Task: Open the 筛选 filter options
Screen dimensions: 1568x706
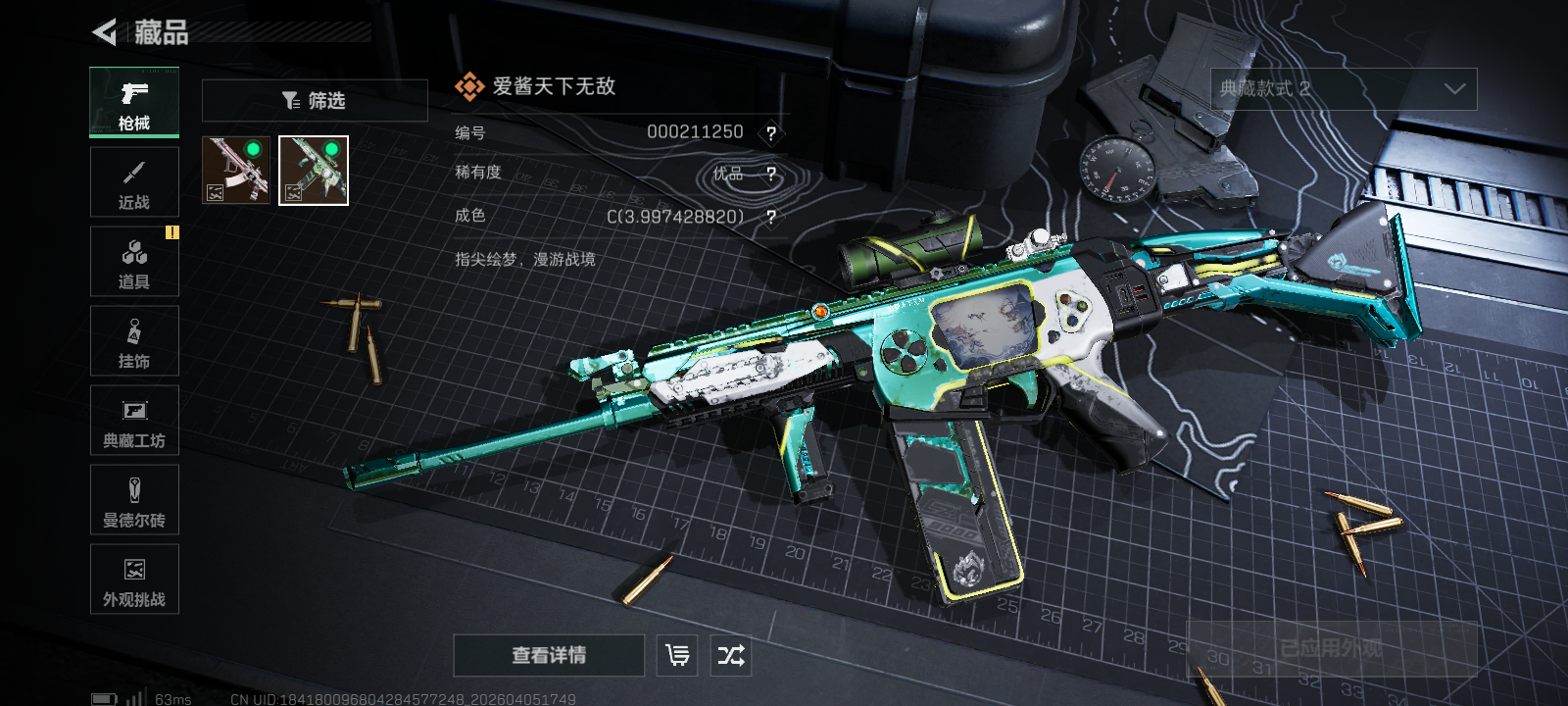Action: click(315, 100)
